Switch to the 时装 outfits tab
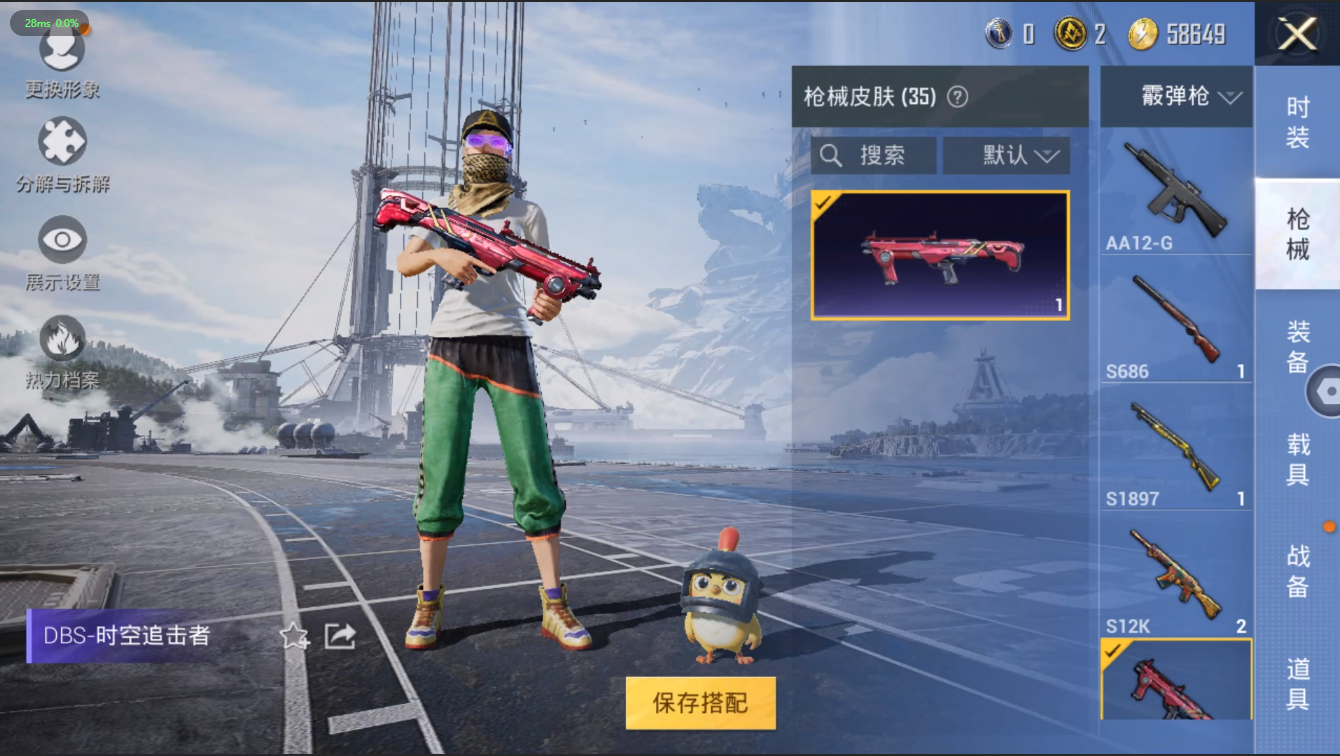Image resolution: width=1340 pixels, height=756 pixels. click(x=1297, y=123)
